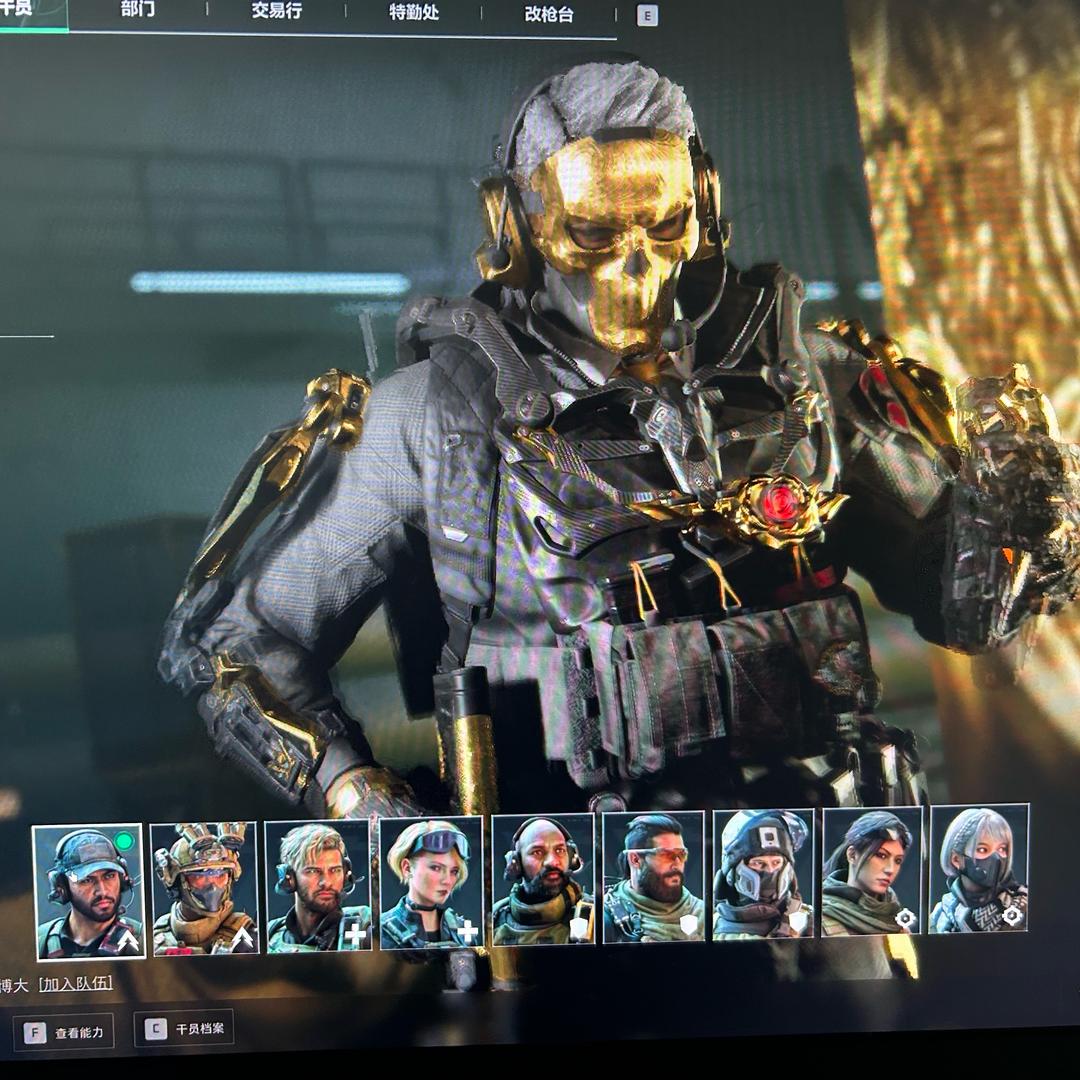This screenshot has height=1080, width=1080.
Task: Open the 交易行 tab
Action: [276, 11]
